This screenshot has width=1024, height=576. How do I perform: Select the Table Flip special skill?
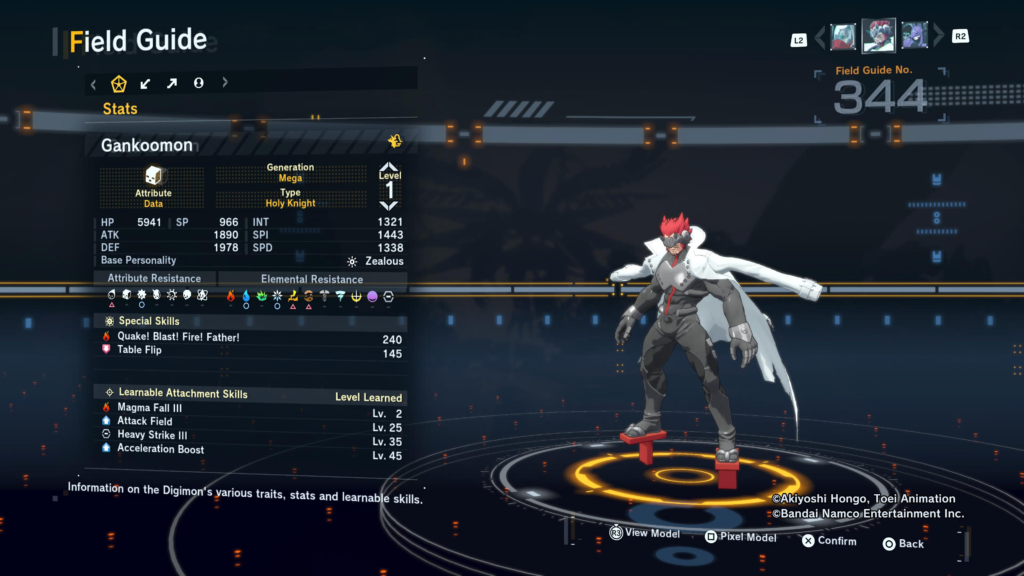pos(139,351)
